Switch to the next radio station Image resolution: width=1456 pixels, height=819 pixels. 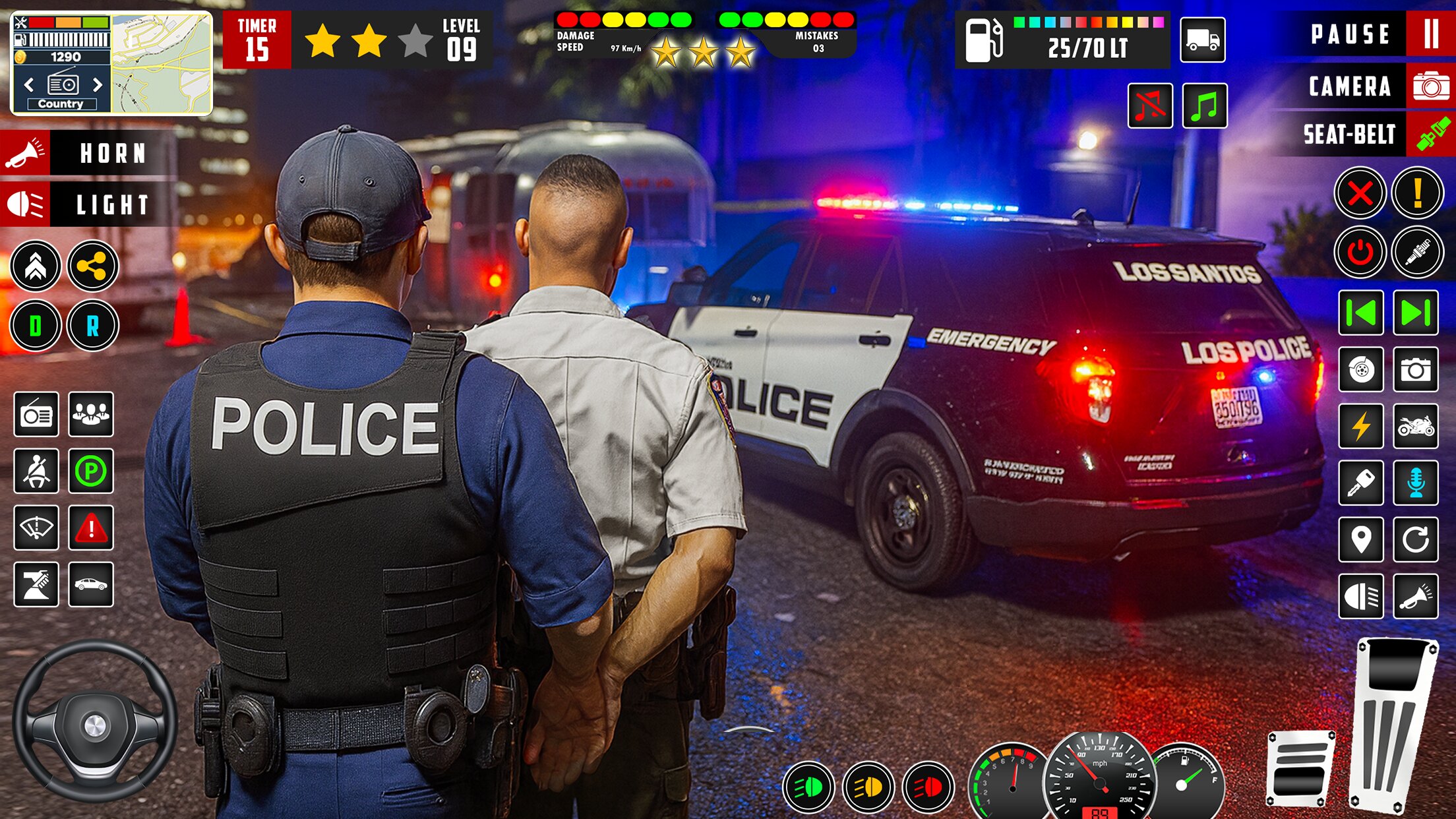point(98,84)
